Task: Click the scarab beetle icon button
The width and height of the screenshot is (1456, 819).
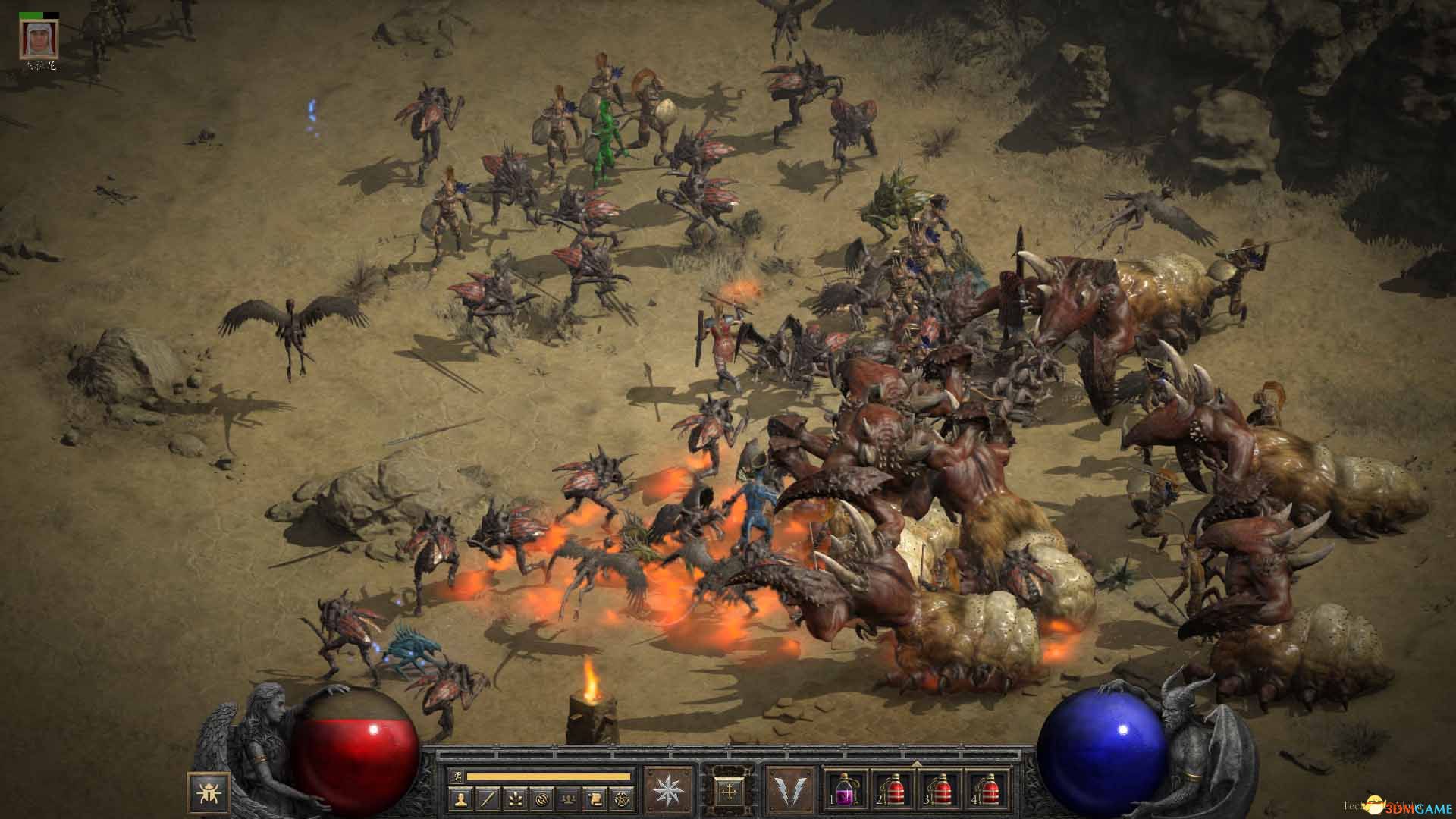Action: click(x=205, y=793)
